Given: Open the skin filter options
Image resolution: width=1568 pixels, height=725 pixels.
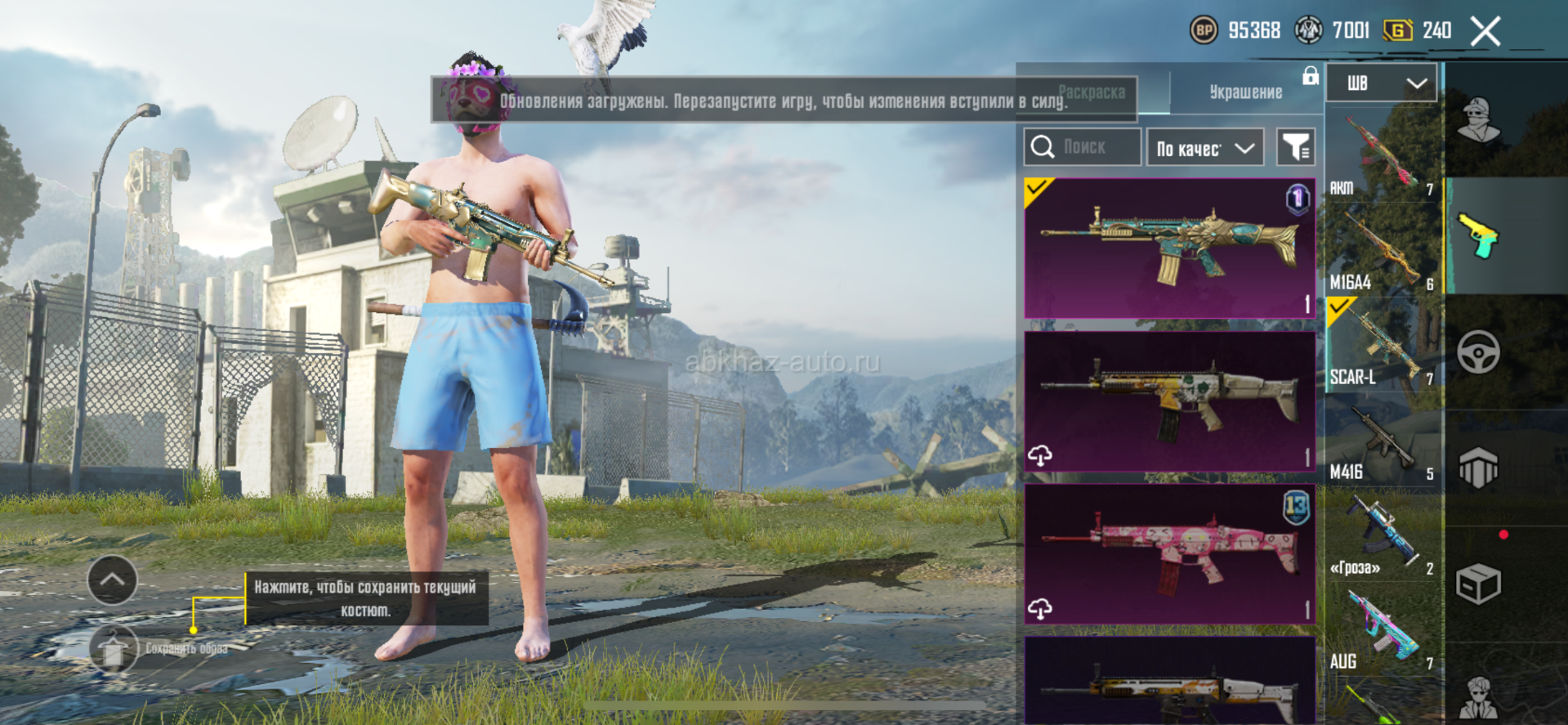Looking at the screenshot, I should pyautogui.click(x=1295, y=147).
